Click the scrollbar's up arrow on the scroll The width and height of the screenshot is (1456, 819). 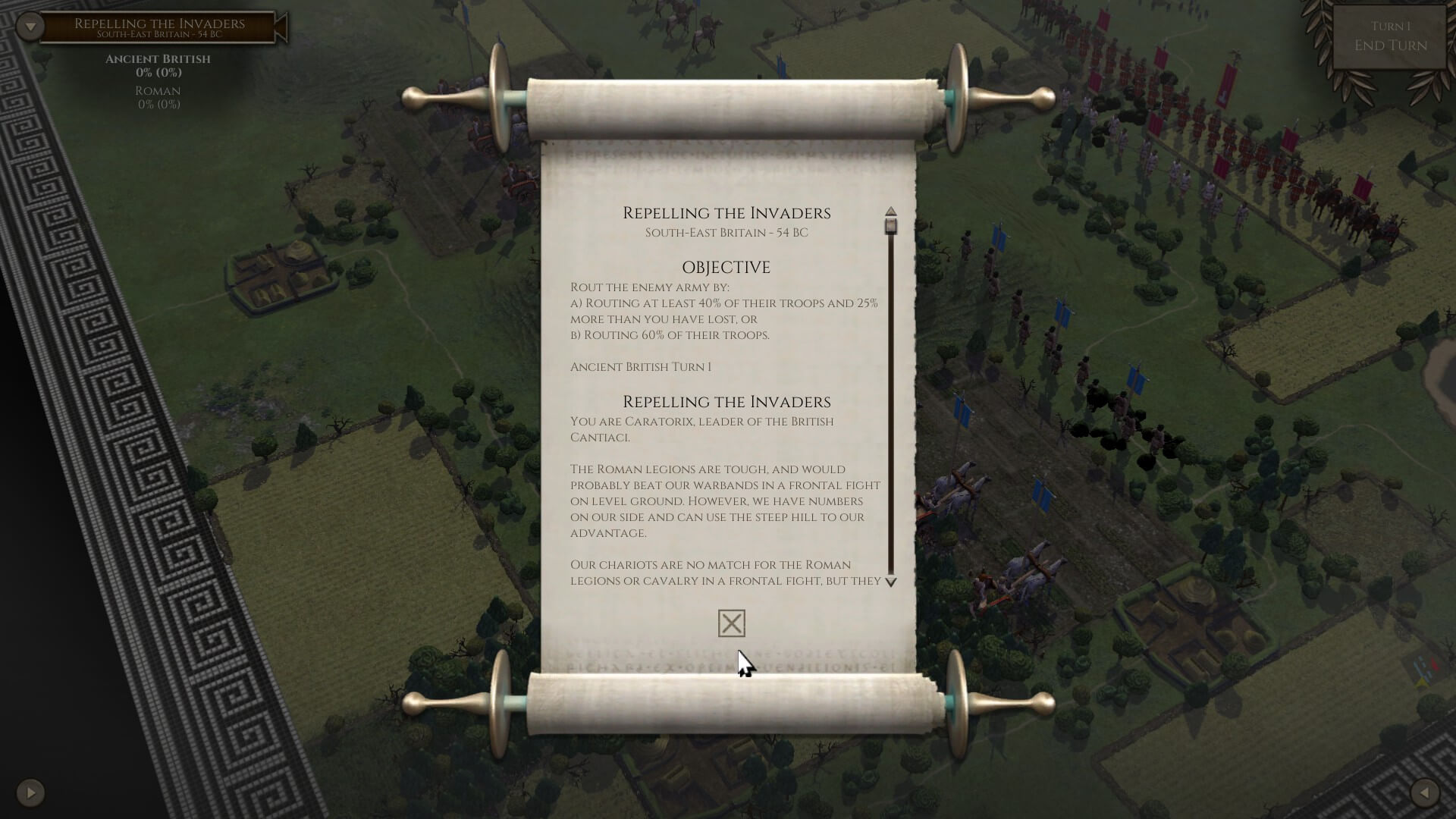click(891, 212)
